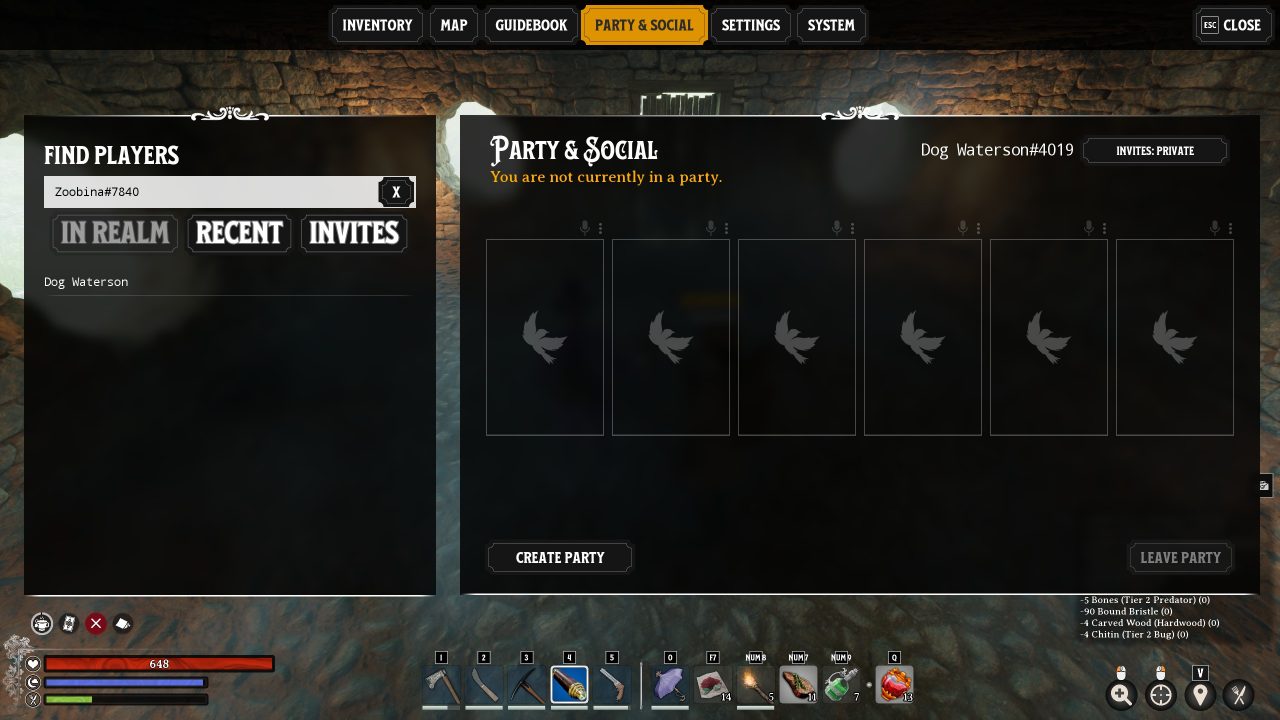Click the map pin marker icon
Image resolution: width=1280 pixels, height=720 pixels.
tap(1200, 695)
